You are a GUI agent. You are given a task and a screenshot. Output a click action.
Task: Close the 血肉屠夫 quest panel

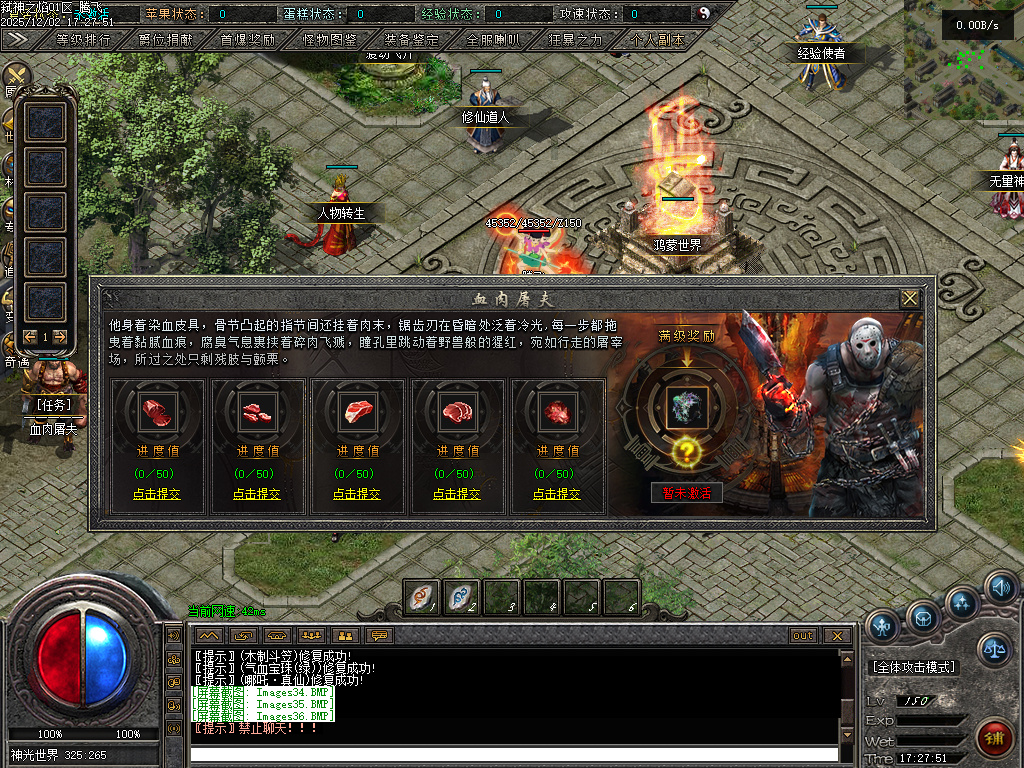coord(909,299)
